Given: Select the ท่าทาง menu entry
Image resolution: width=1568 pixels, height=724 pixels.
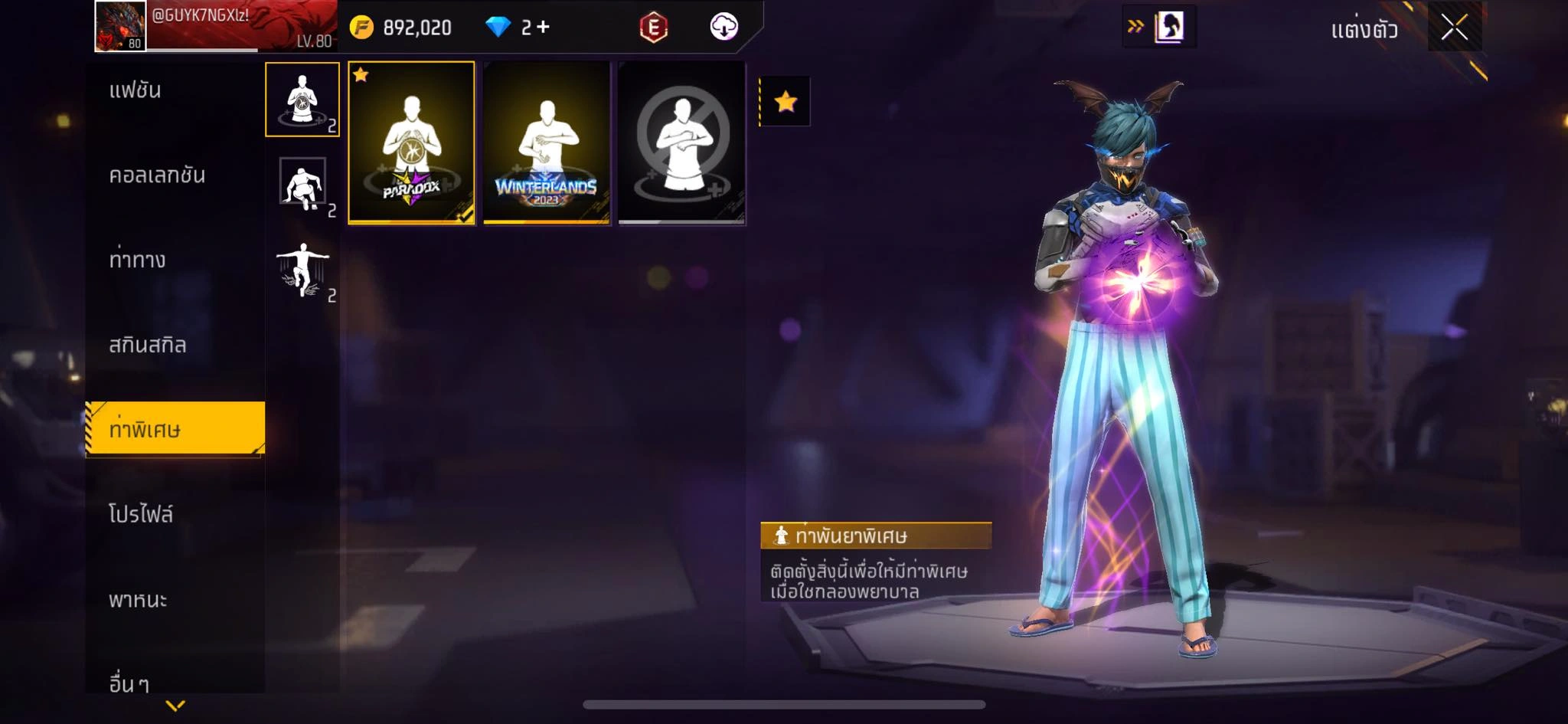Looking at the screenshot, I should coord(138,260).
